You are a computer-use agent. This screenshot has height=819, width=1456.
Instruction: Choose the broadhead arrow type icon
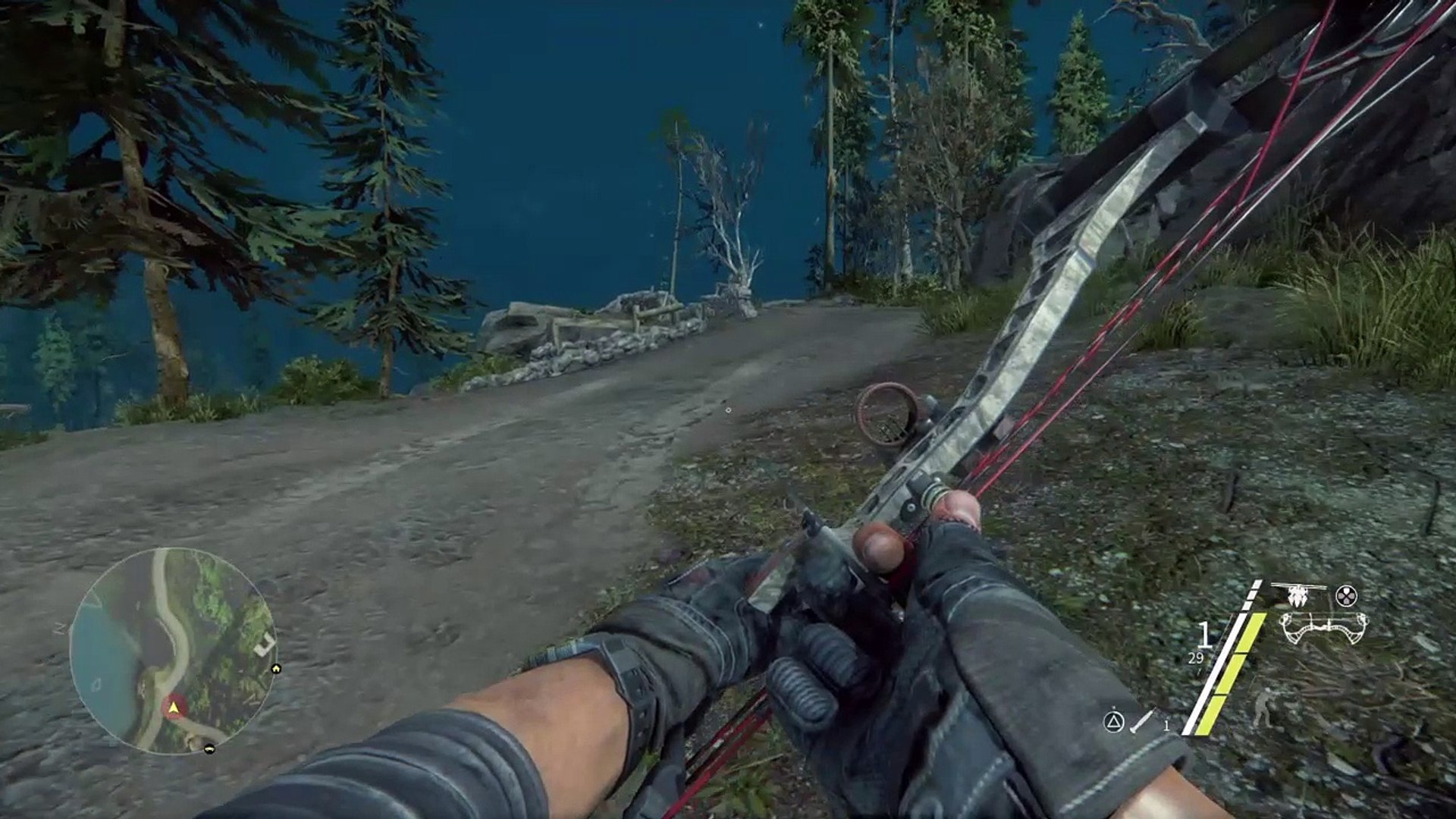[x=1298, y=595]
